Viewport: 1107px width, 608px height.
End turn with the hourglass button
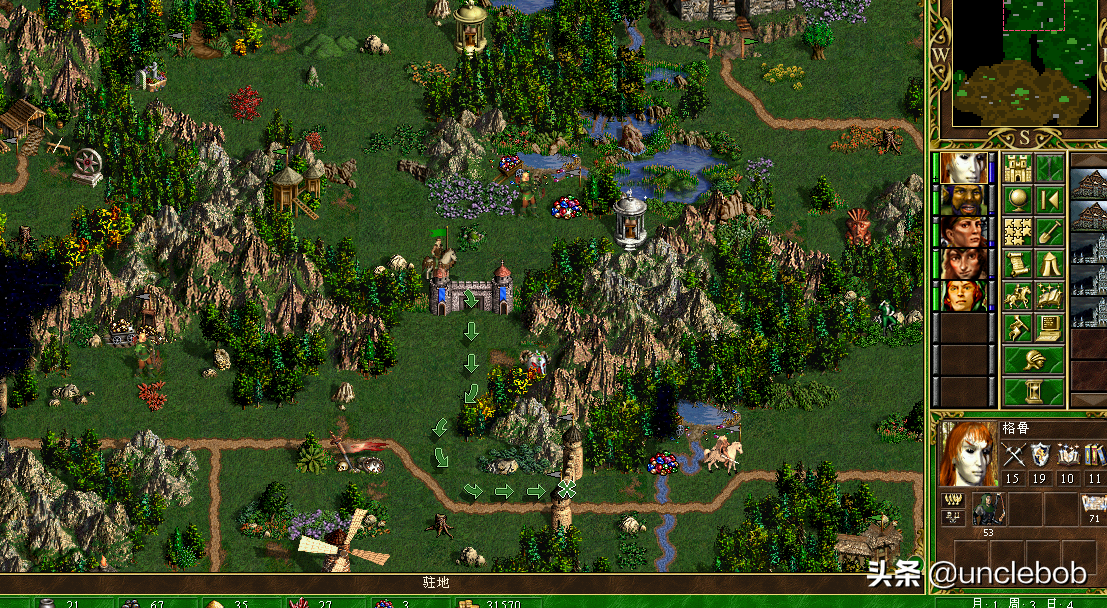(1034, 391)
